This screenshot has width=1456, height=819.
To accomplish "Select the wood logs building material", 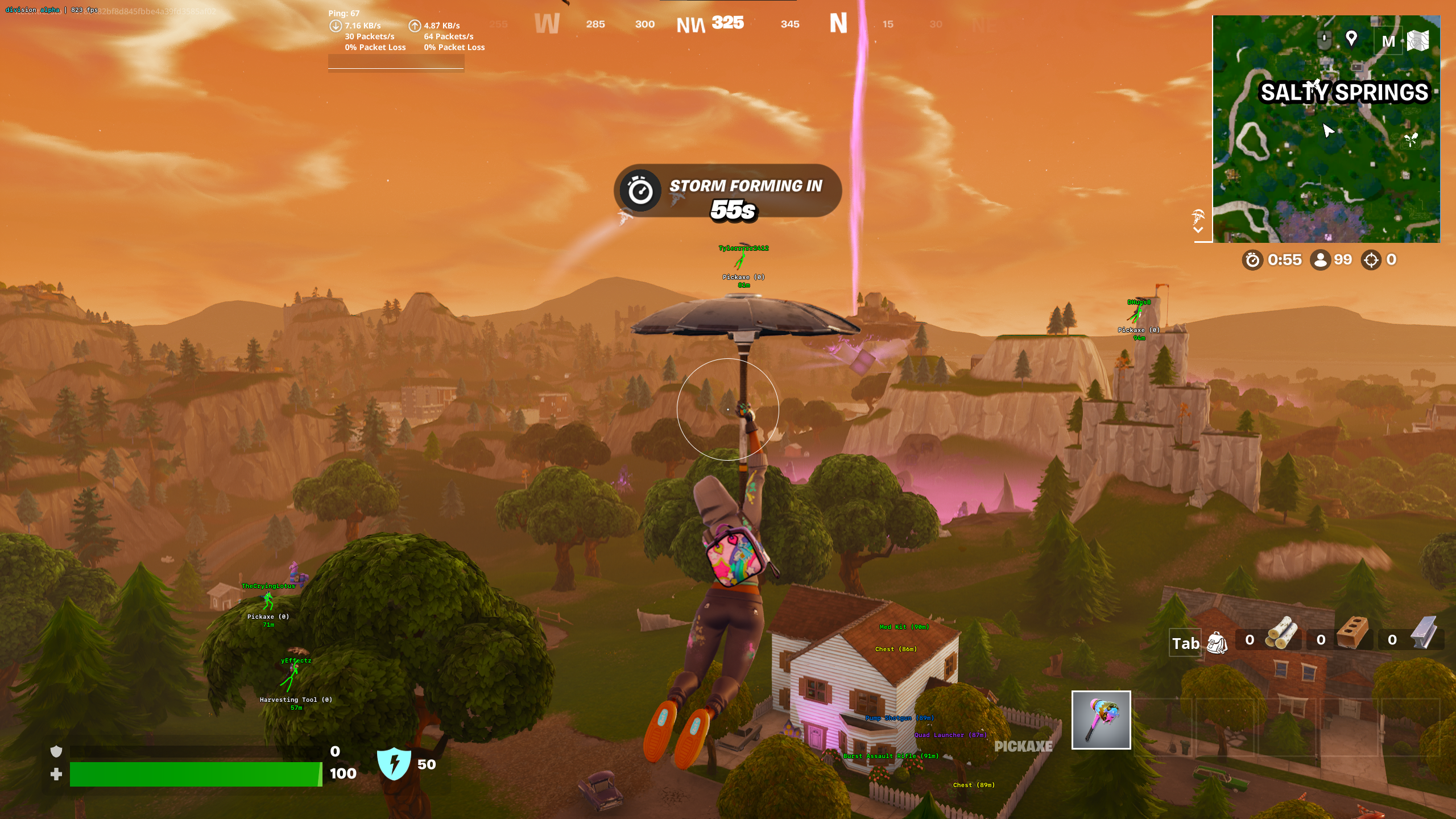I will [1281, 634].
